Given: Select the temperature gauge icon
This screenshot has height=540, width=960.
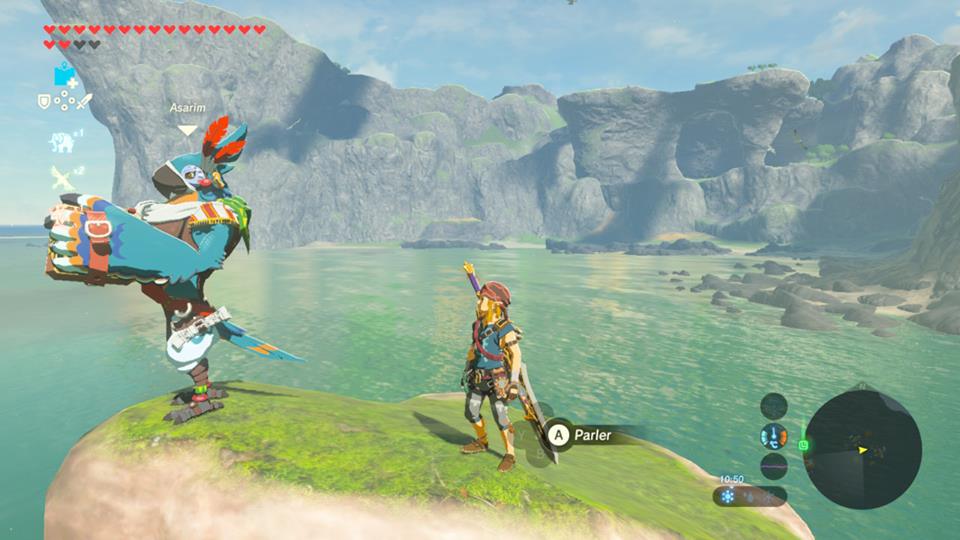Looking at the screenshot, I should point(773,436).
